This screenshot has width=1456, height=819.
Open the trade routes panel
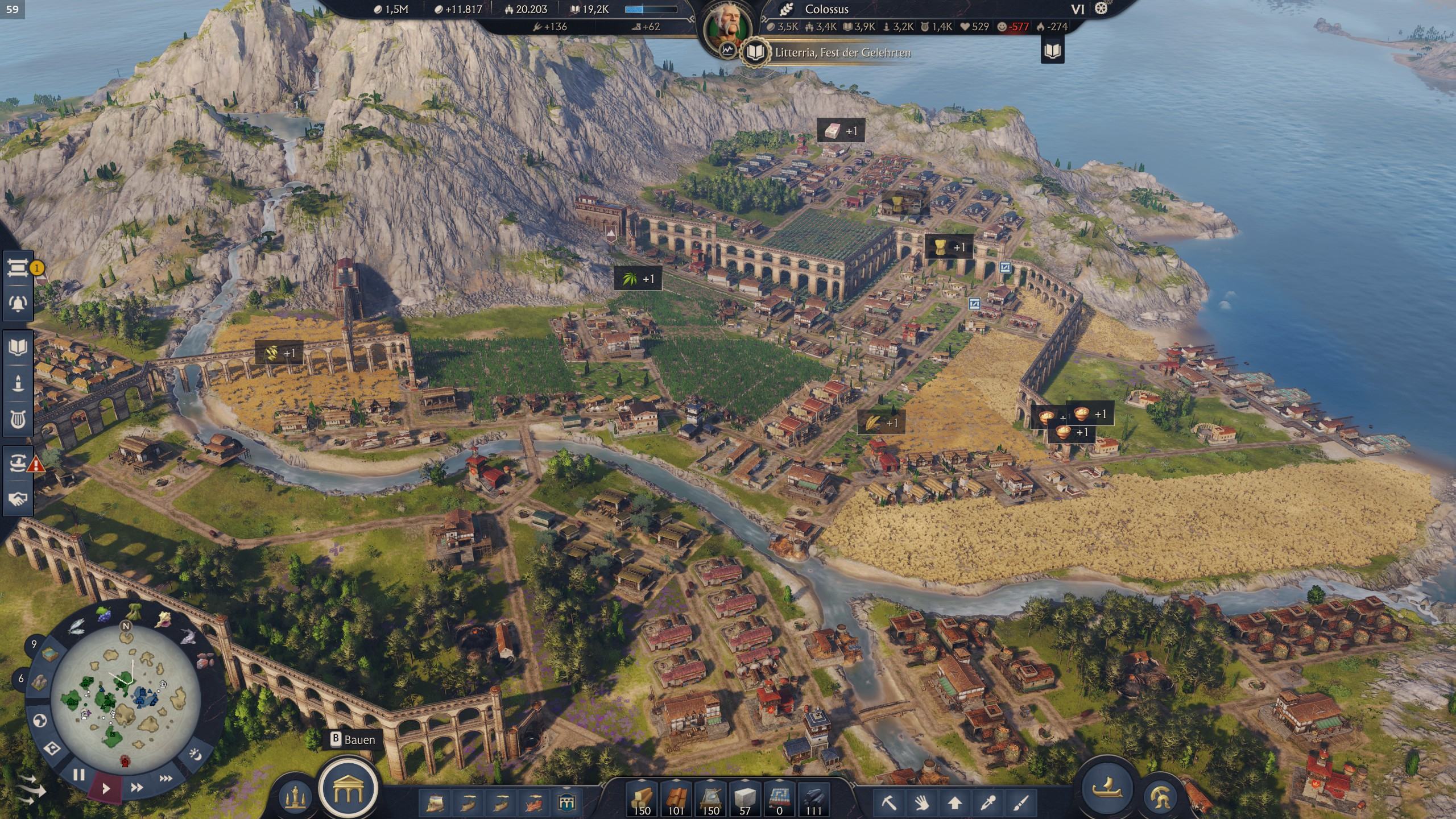click(18, 464)
